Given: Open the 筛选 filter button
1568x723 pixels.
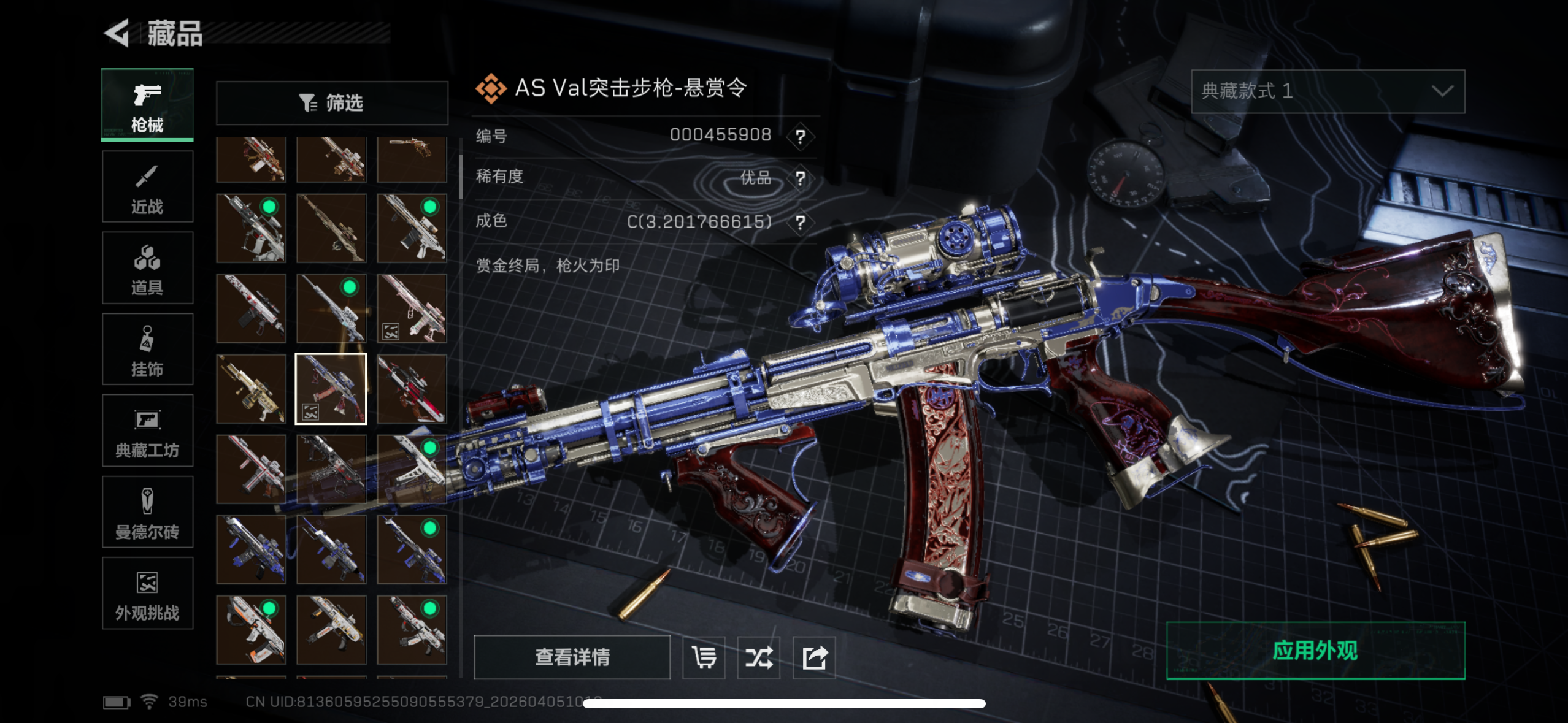Looking at the screenshot, I should [x=332, y=103].
